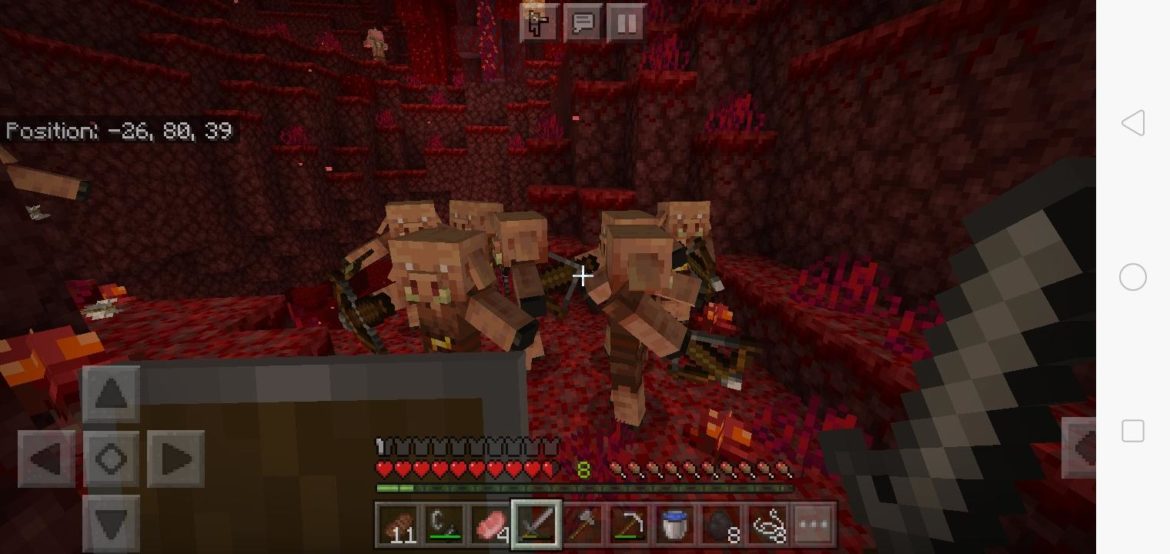Select the flint and steel slot

pos(443,524)
